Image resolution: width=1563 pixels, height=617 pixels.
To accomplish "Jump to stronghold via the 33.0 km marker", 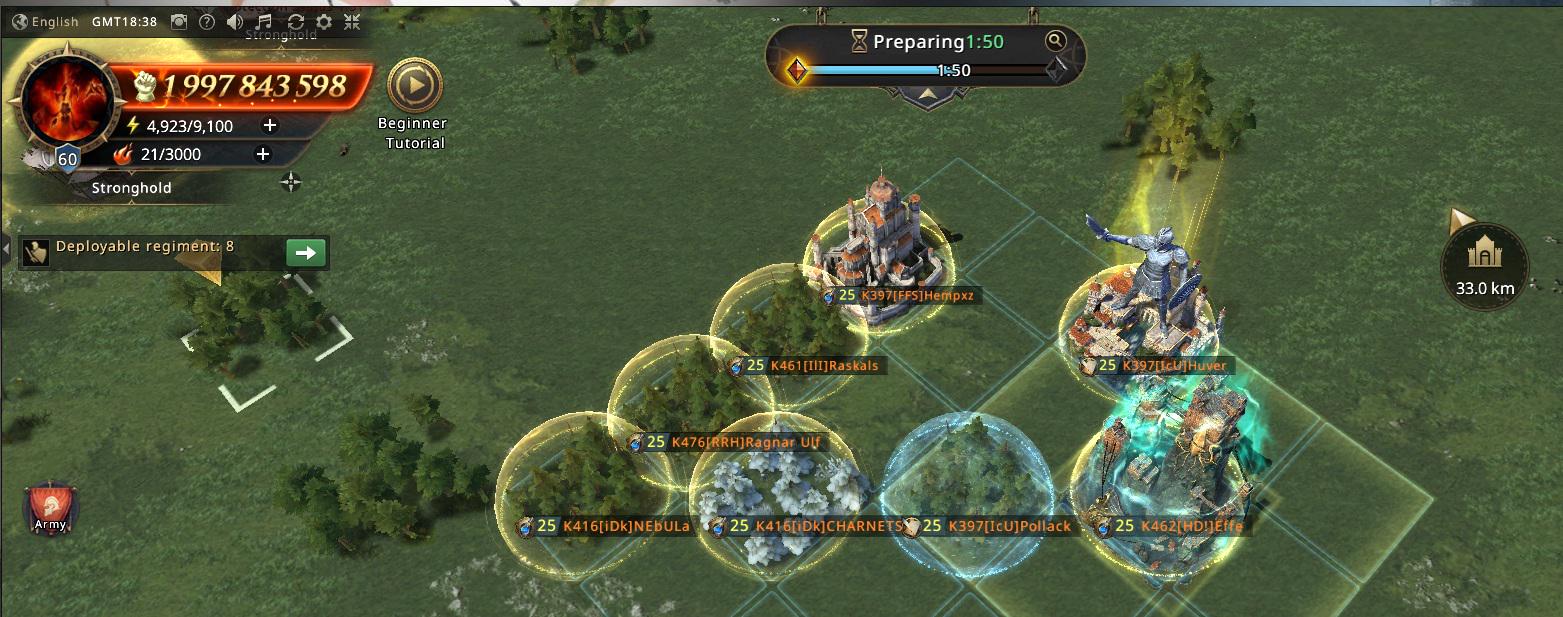I will tap(1484, 265).
